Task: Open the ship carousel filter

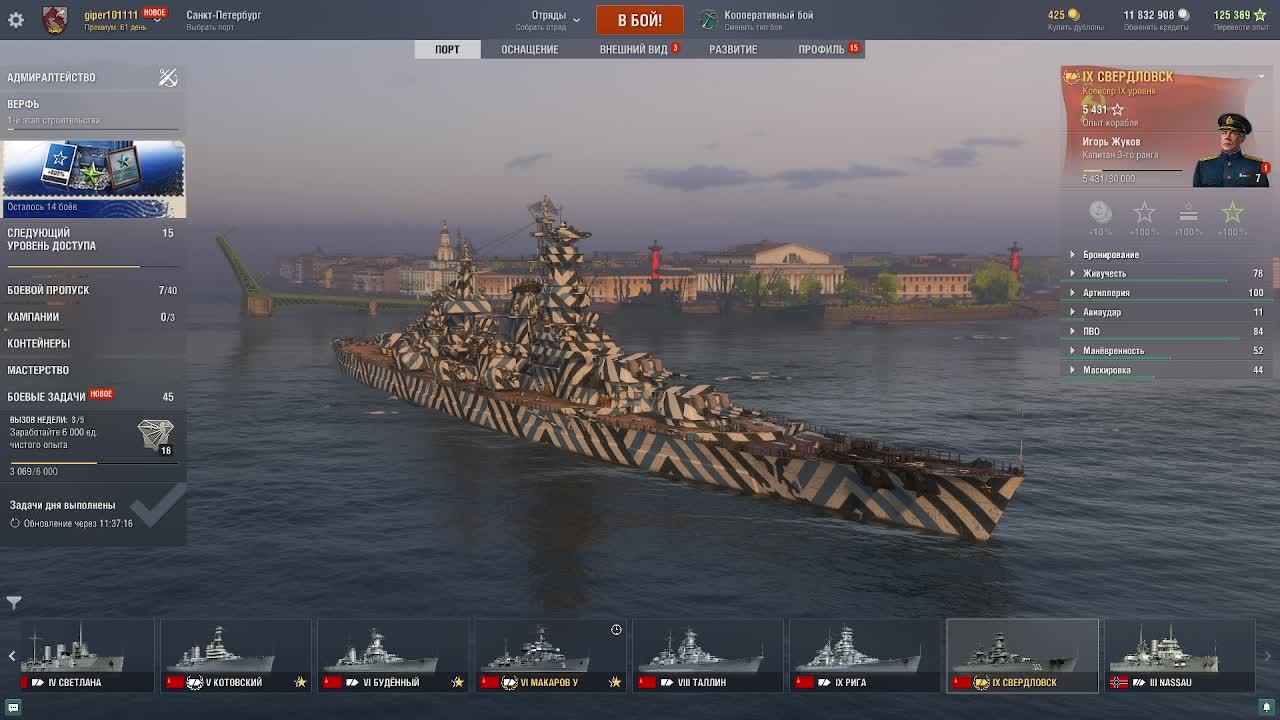Action: coord(14,602)
